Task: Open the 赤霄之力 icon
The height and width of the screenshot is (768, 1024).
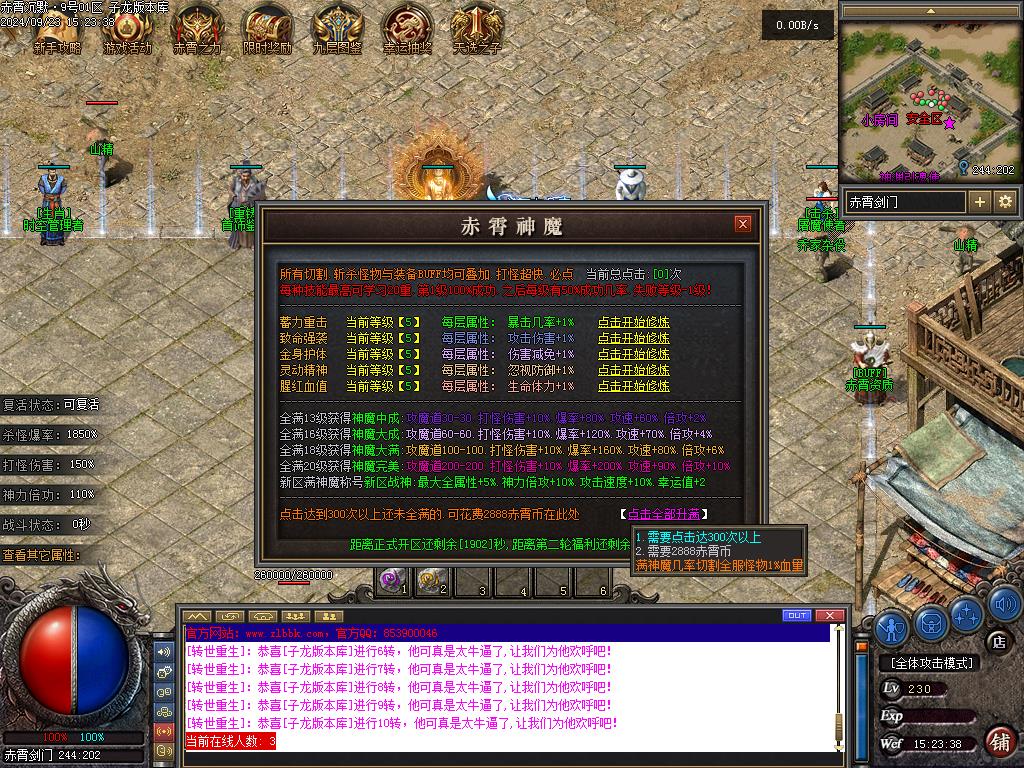Action: point(197,28)
